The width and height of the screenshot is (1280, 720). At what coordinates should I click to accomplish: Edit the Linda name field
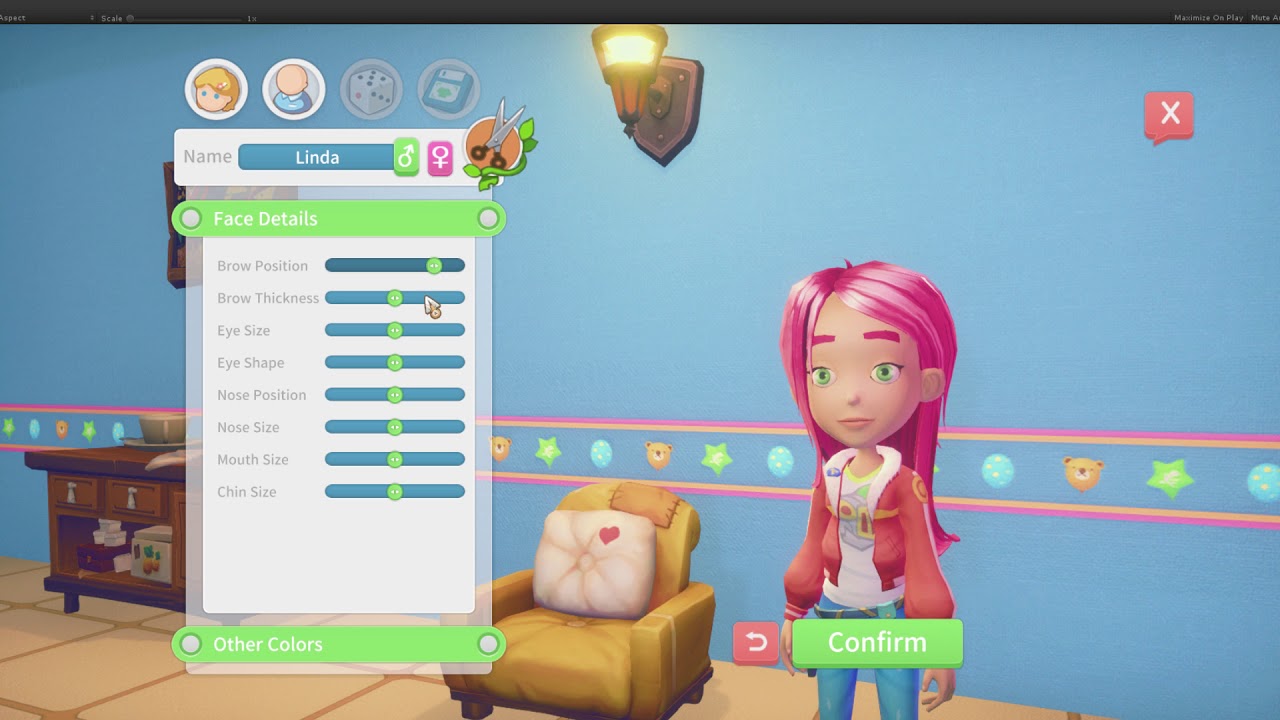[x=316, y=157]
